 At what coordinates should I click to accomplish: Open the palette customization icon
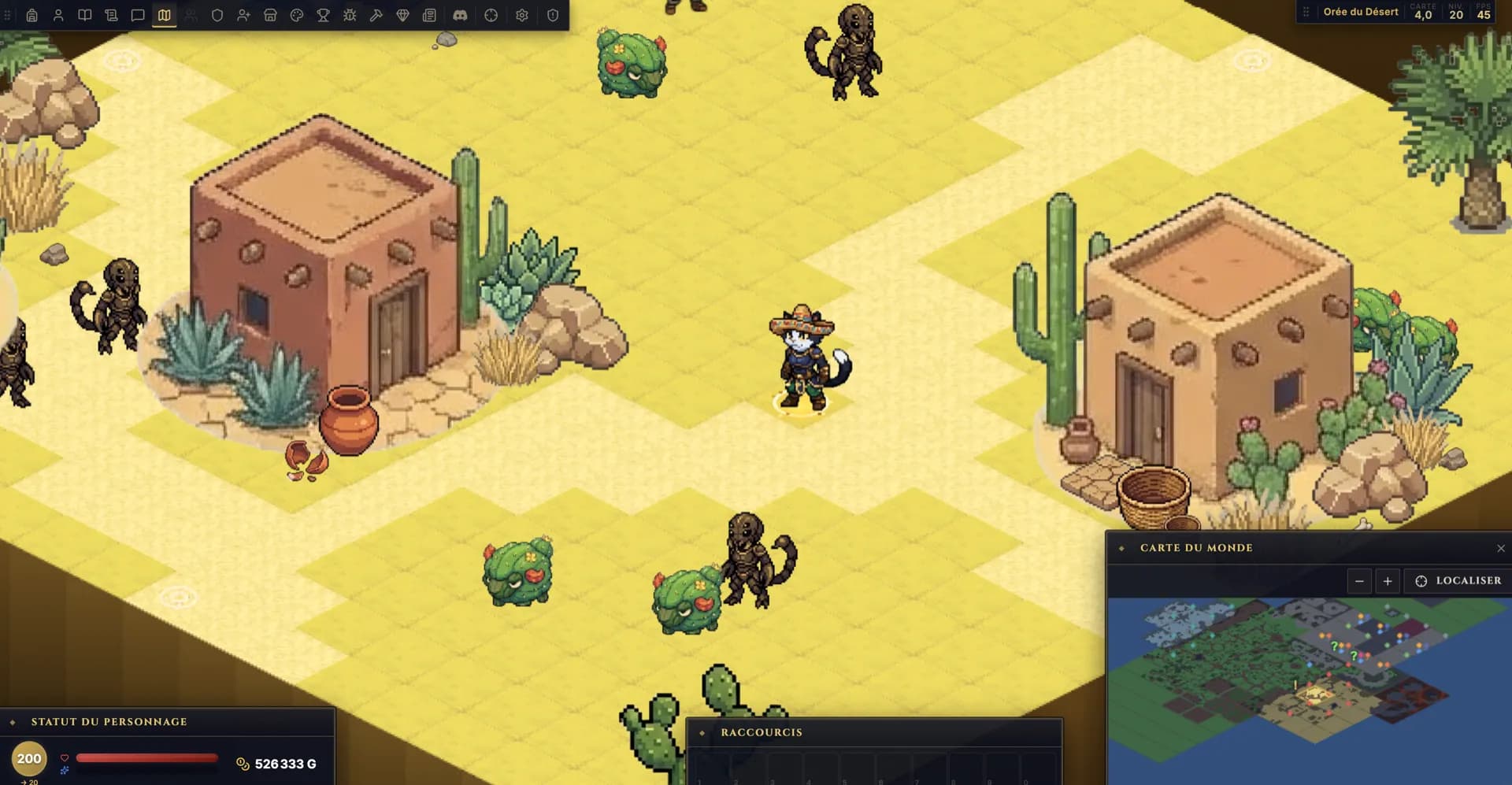pos(296,15)
